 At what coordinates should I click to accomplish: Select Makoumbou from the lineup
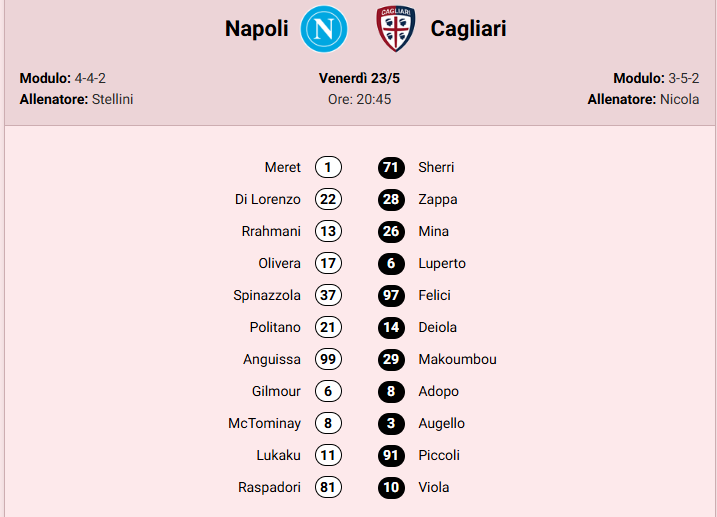click(x=457, y=359)
